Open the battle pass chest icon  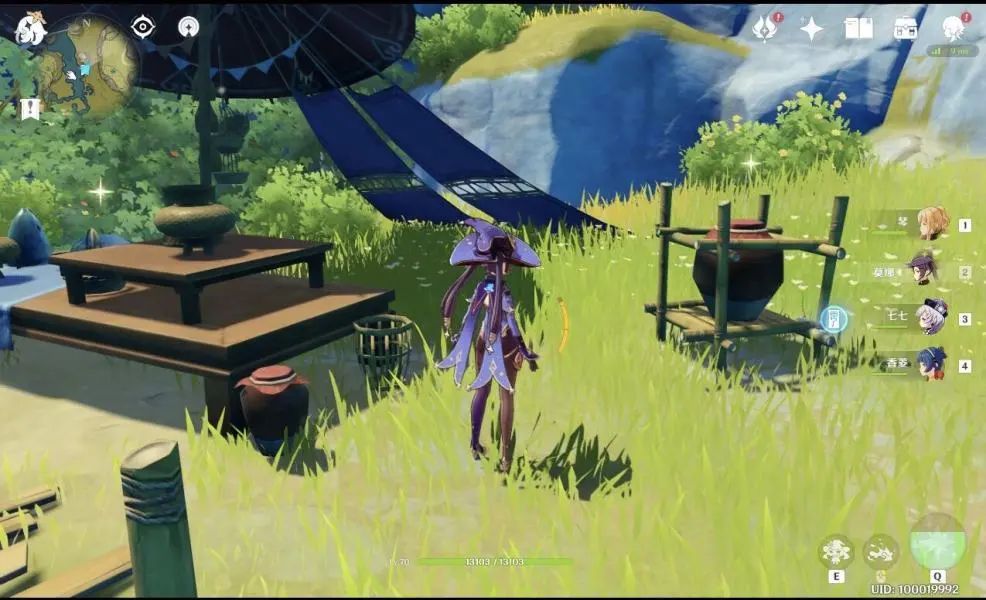tap(906, 28)
